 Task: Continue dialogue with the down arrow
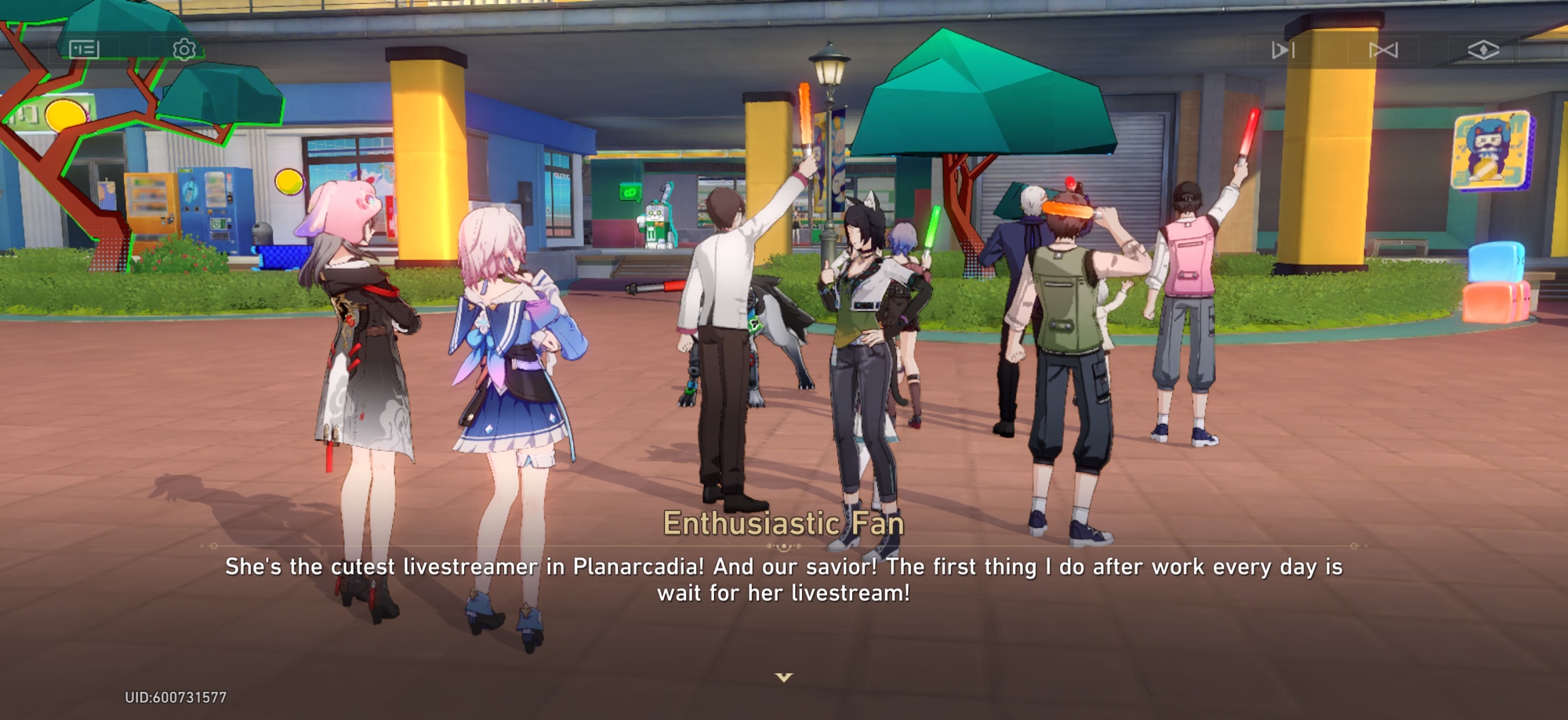tap(784, 677)
